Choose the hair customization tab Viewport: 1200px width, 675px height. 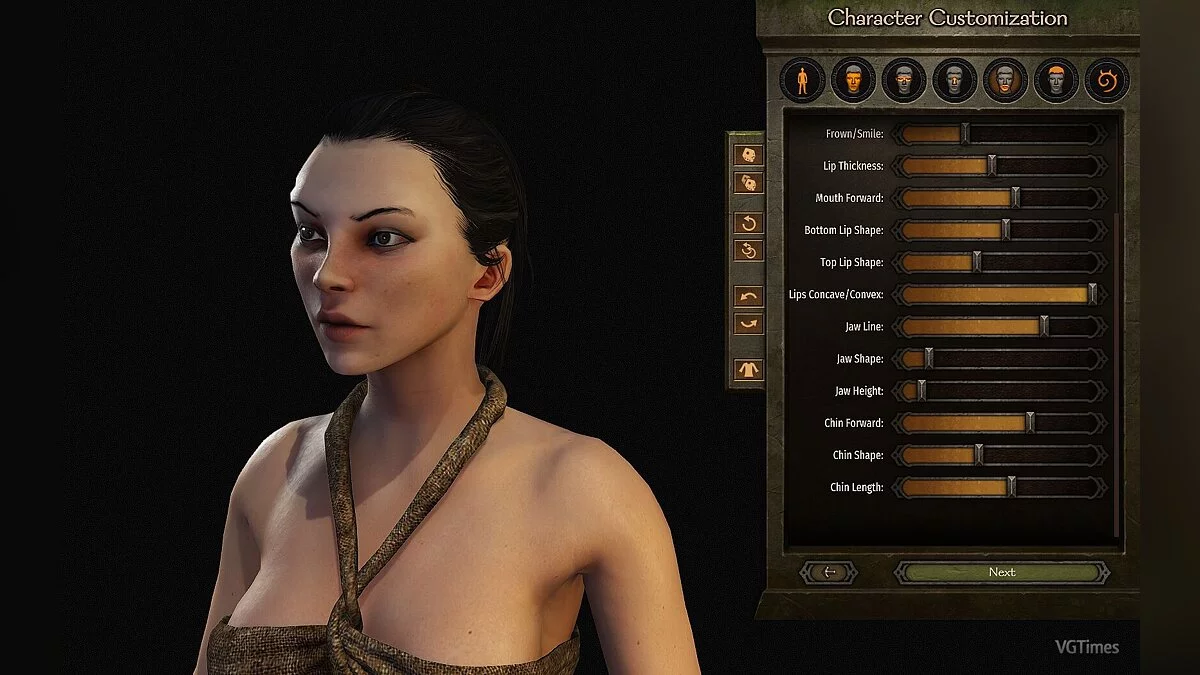click(x=1056, y=80)
